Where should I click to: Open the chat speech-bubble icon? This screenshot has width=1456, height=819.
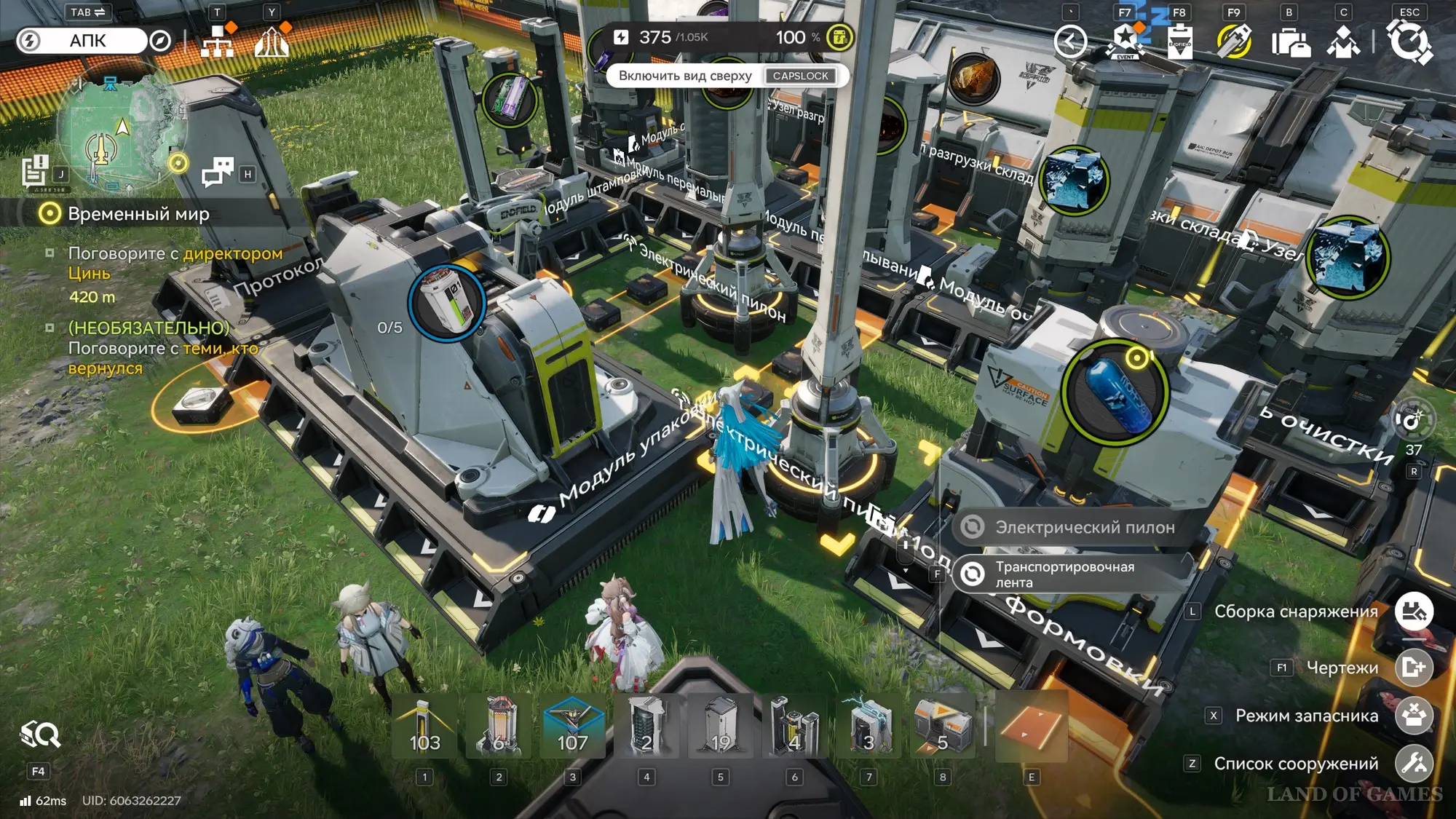click(218, 173)
